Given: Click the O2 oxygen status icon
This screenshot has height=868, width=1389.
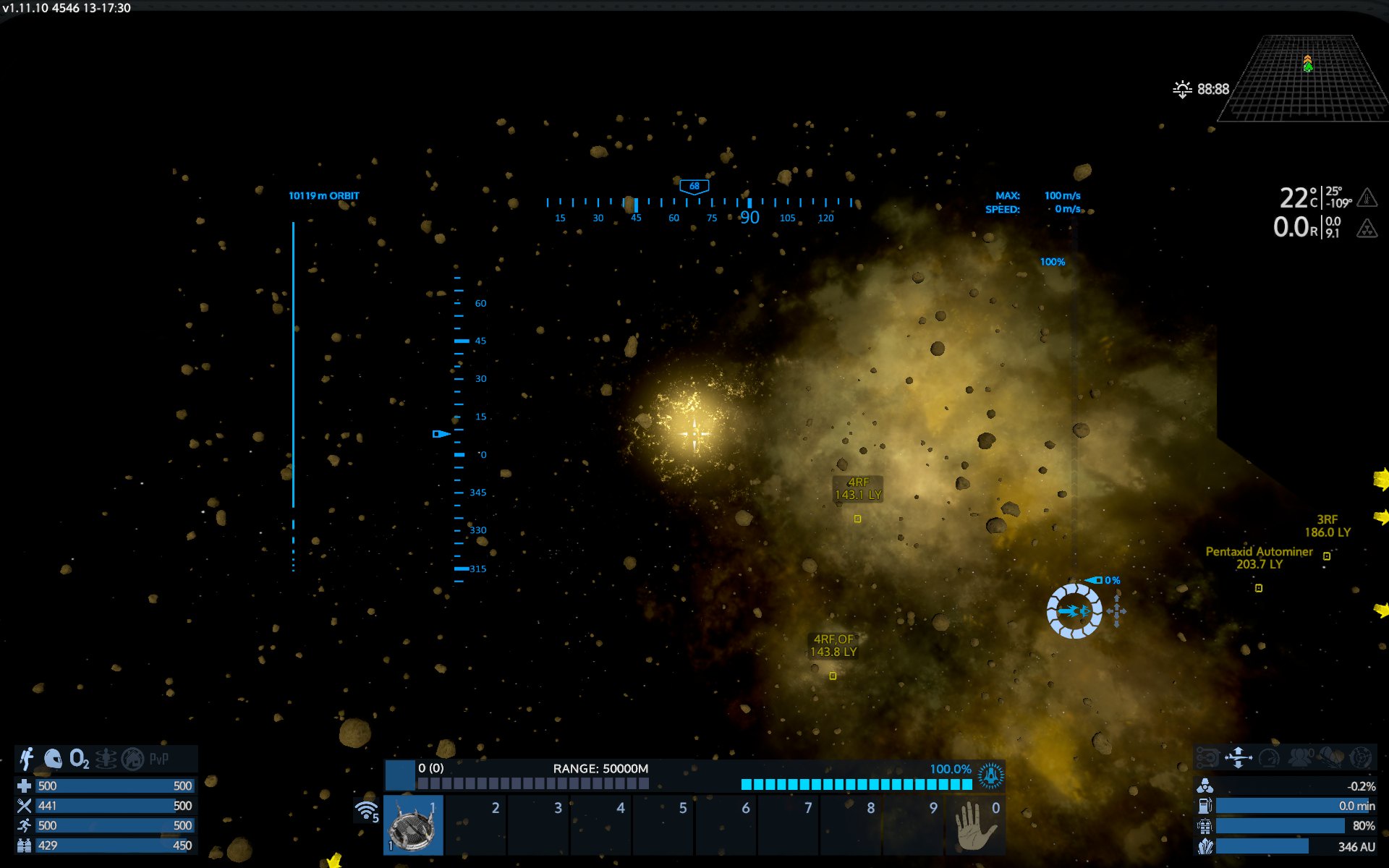Looking at the screenshot, I should [x=79, y=759].
